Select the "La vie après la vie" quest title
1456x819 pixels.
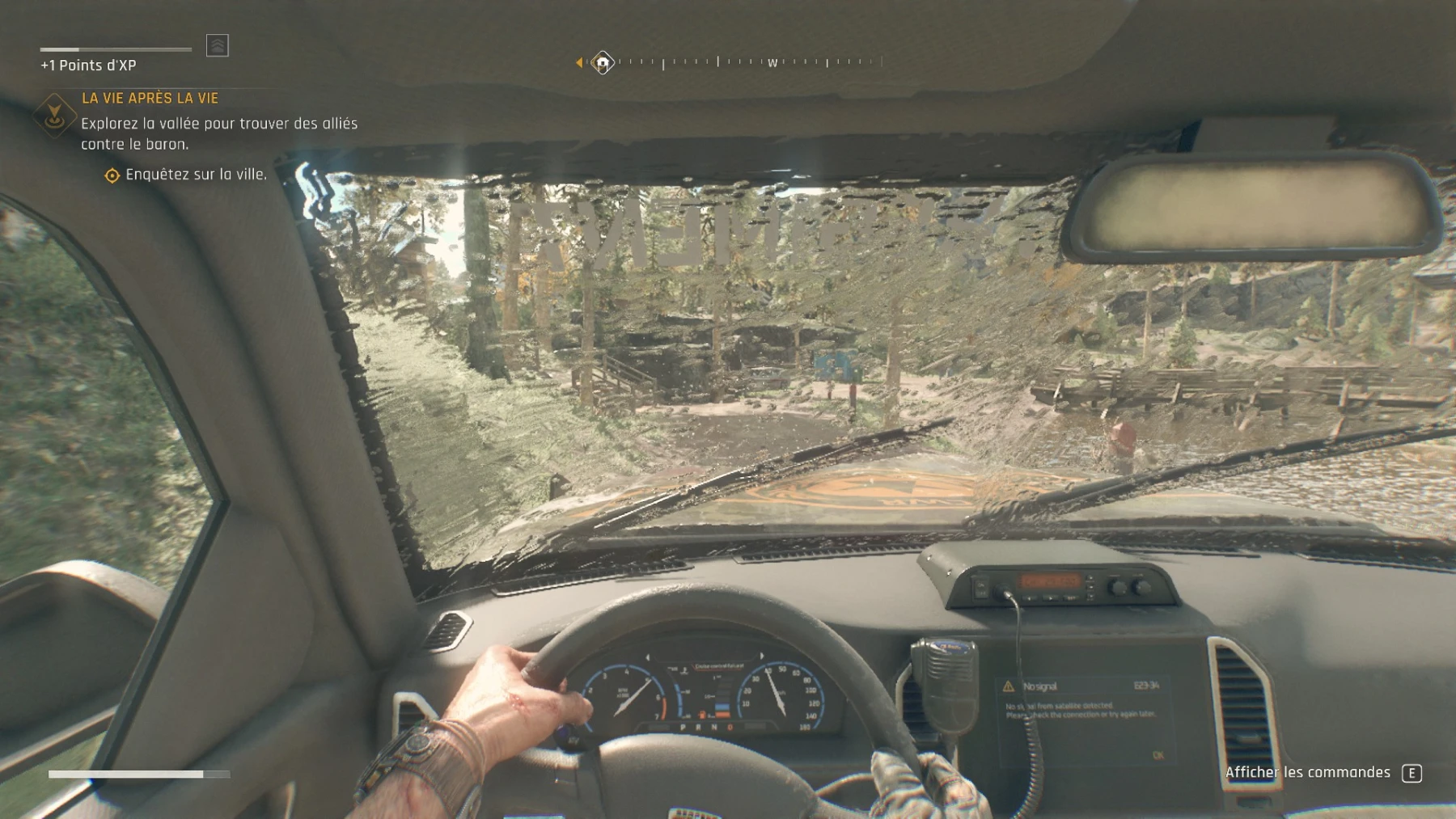150,98
